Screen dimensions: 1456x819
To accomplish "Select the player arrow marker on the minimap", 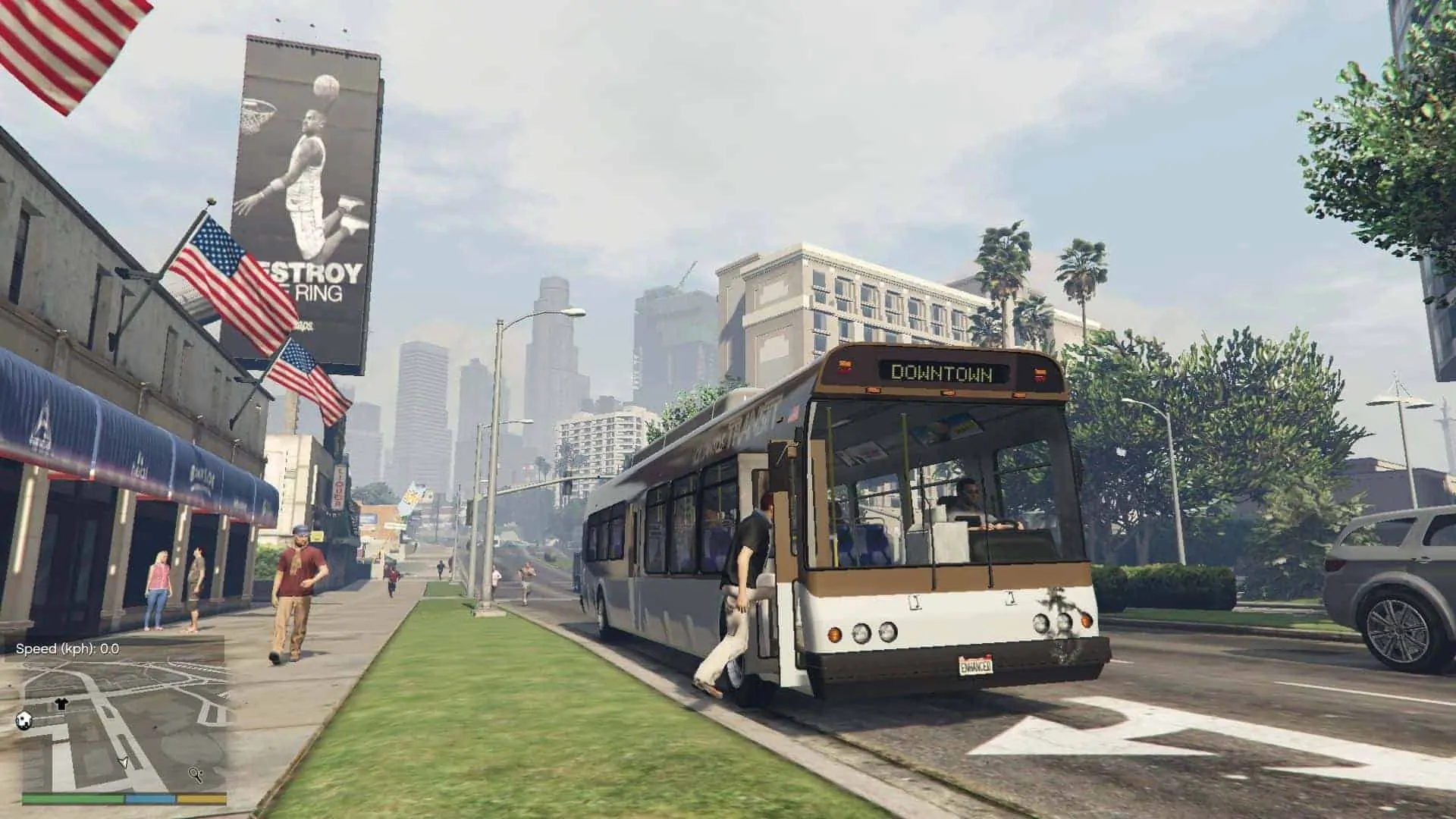I will click(124, 764).
